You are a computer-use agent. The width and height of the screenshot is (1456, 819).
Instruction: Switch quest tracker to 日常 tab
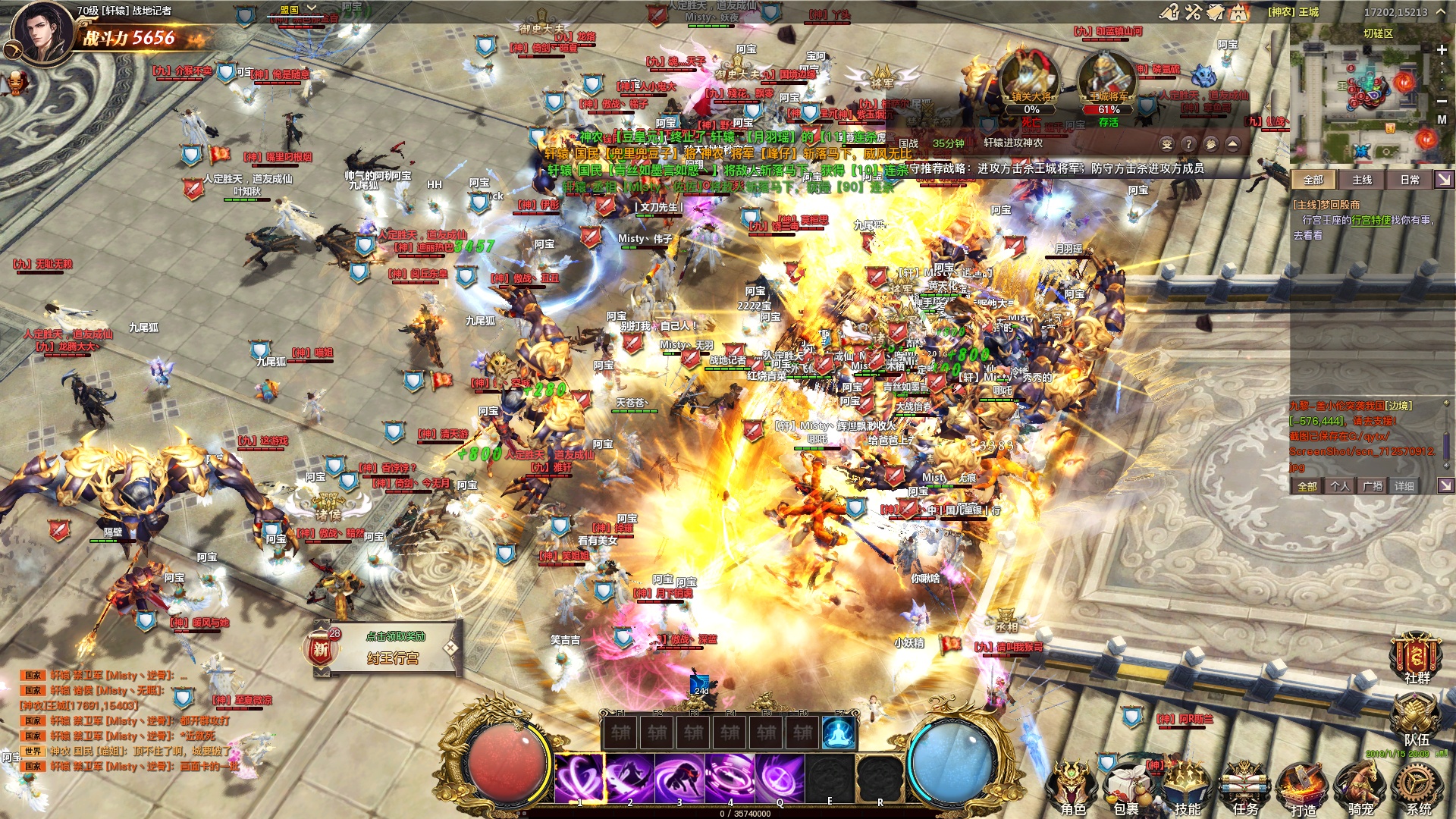(x=1410, y=180)
